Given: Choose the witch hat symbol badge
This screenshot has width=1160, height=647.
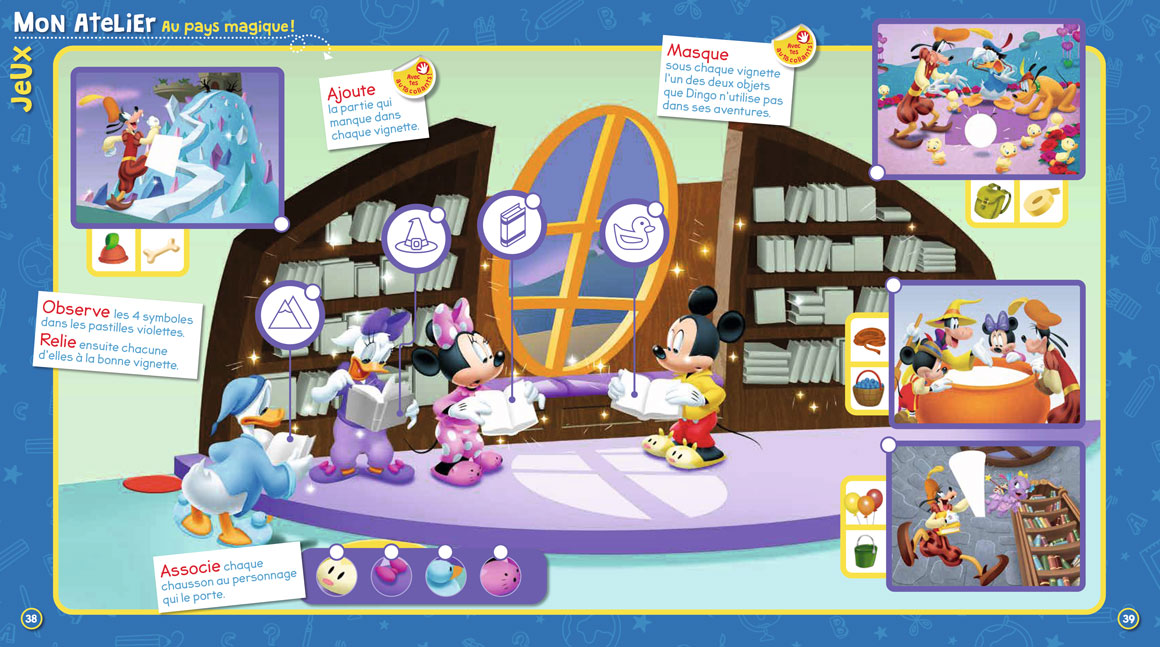Looking at the screenshot, I should (415, 240).
